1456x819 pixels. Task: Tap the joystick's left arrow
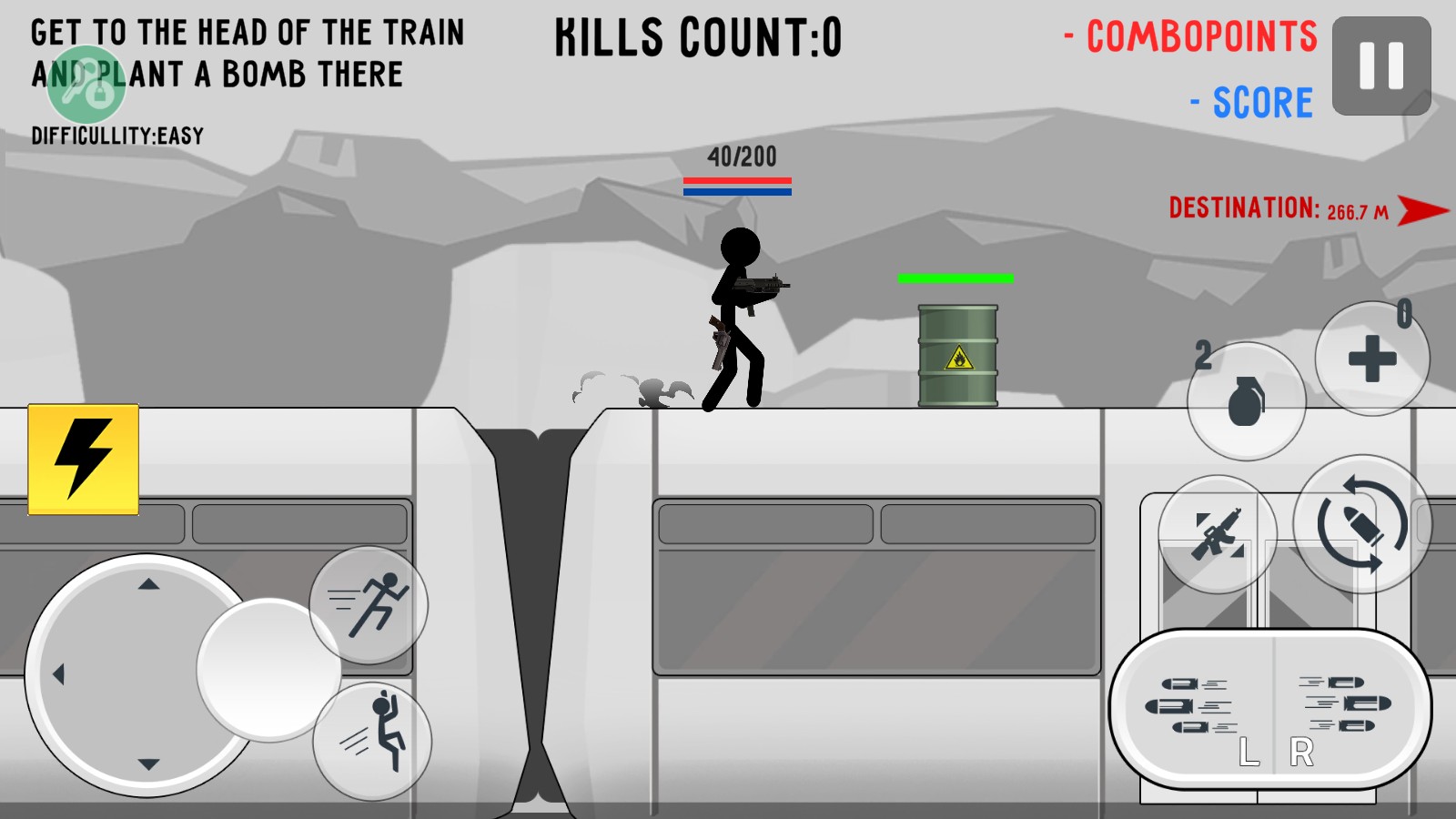coord(59,674)
